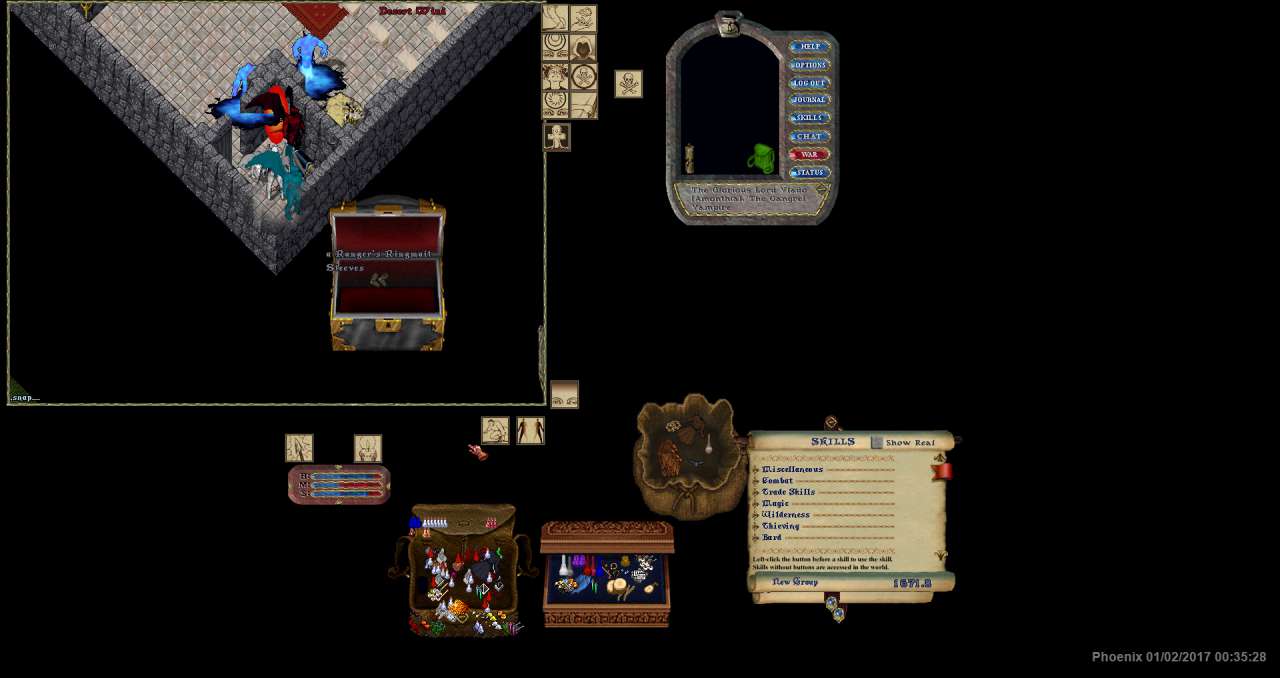The width and height of the screenshot is (1280, 678).
Task: Open the green backpack on the paperdoll
Action: click(762, 158)
